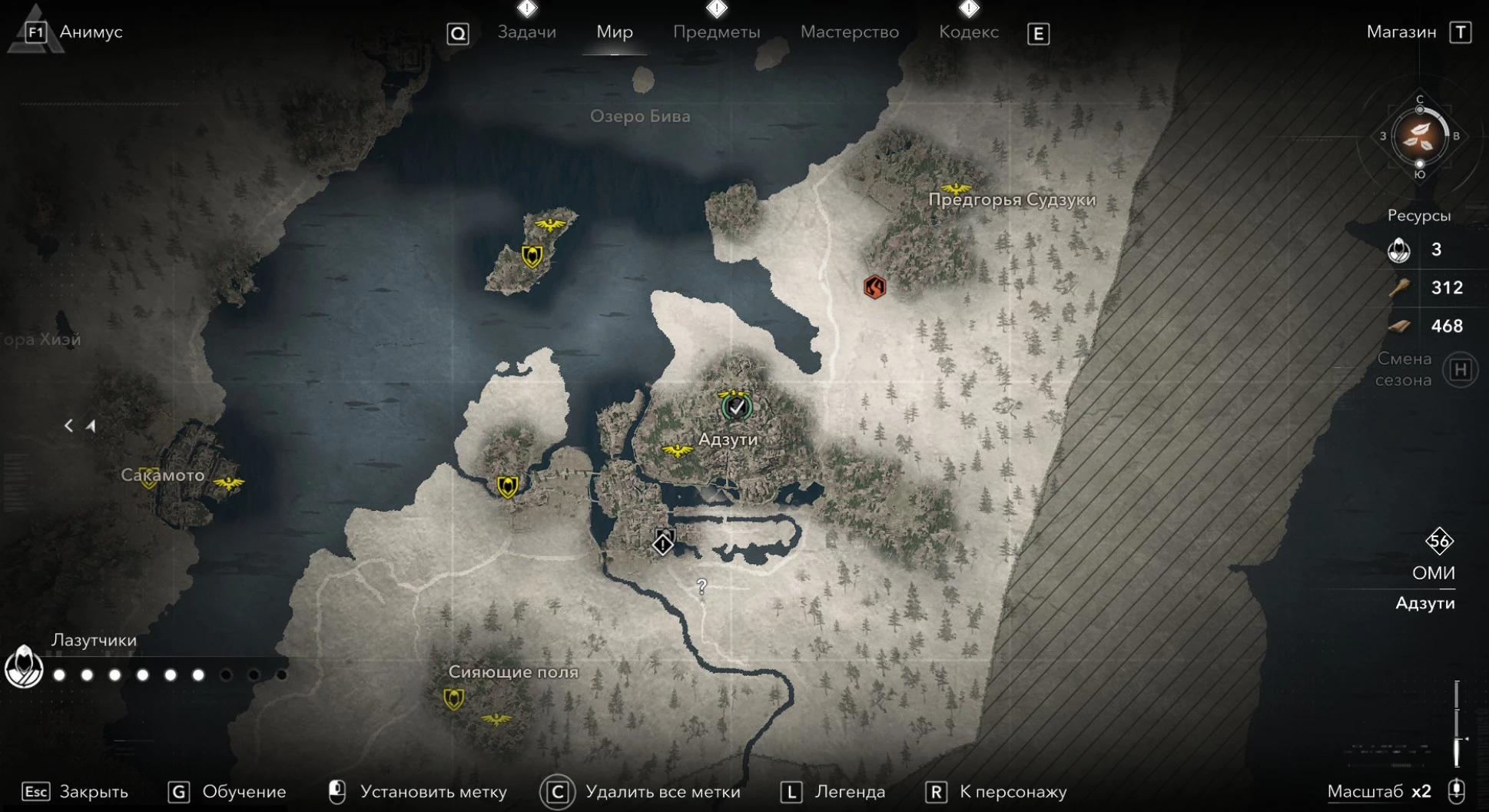Select the Адзути checkmark marker
The height and width of the screenshot is (812, 1489).
(x=737, y=407)
